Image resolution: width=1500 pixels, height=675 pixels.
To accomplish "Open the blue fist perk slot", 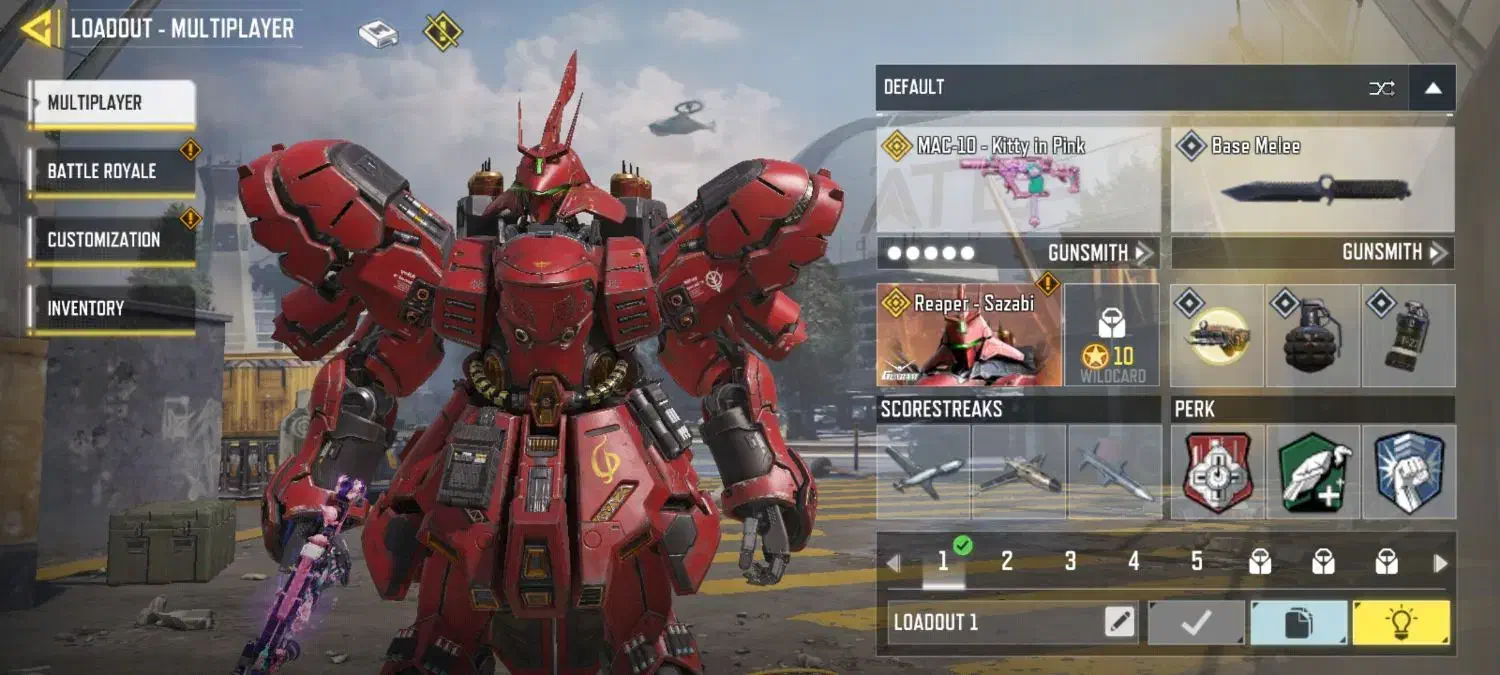I will click(x=1409, y=472).
